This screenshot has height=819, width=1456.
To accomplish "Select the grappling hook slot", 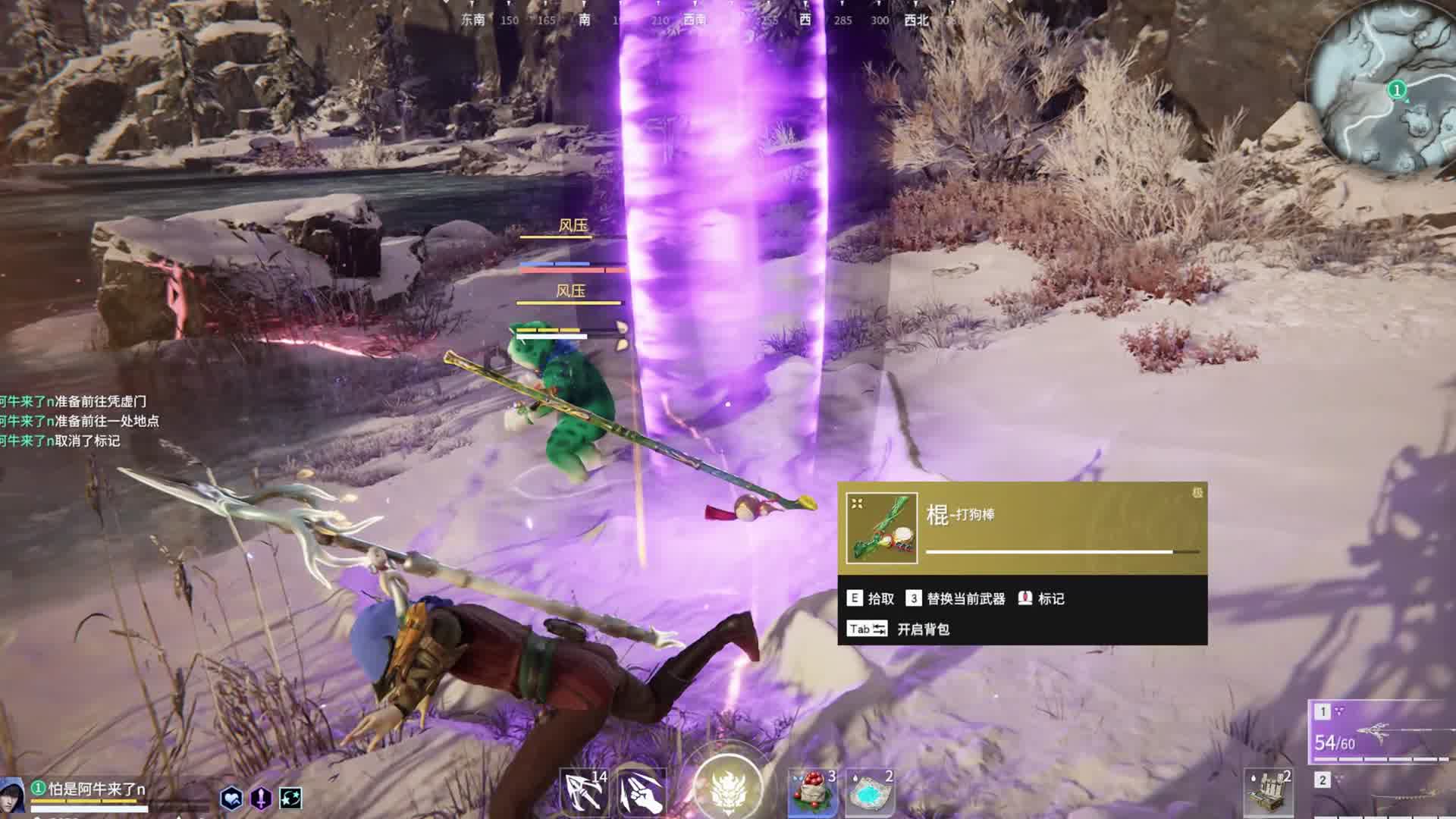I will [584, 791].
